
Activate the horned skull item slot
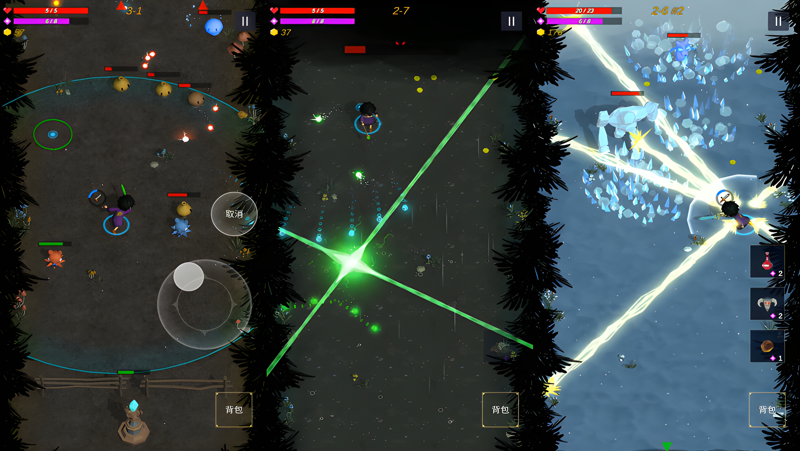tap(767, 304)
